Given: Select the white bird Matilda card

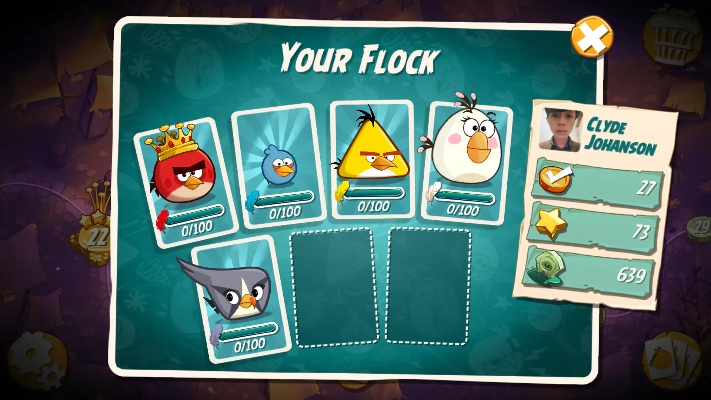Looking at the screenshot, I should pos(463,160).
